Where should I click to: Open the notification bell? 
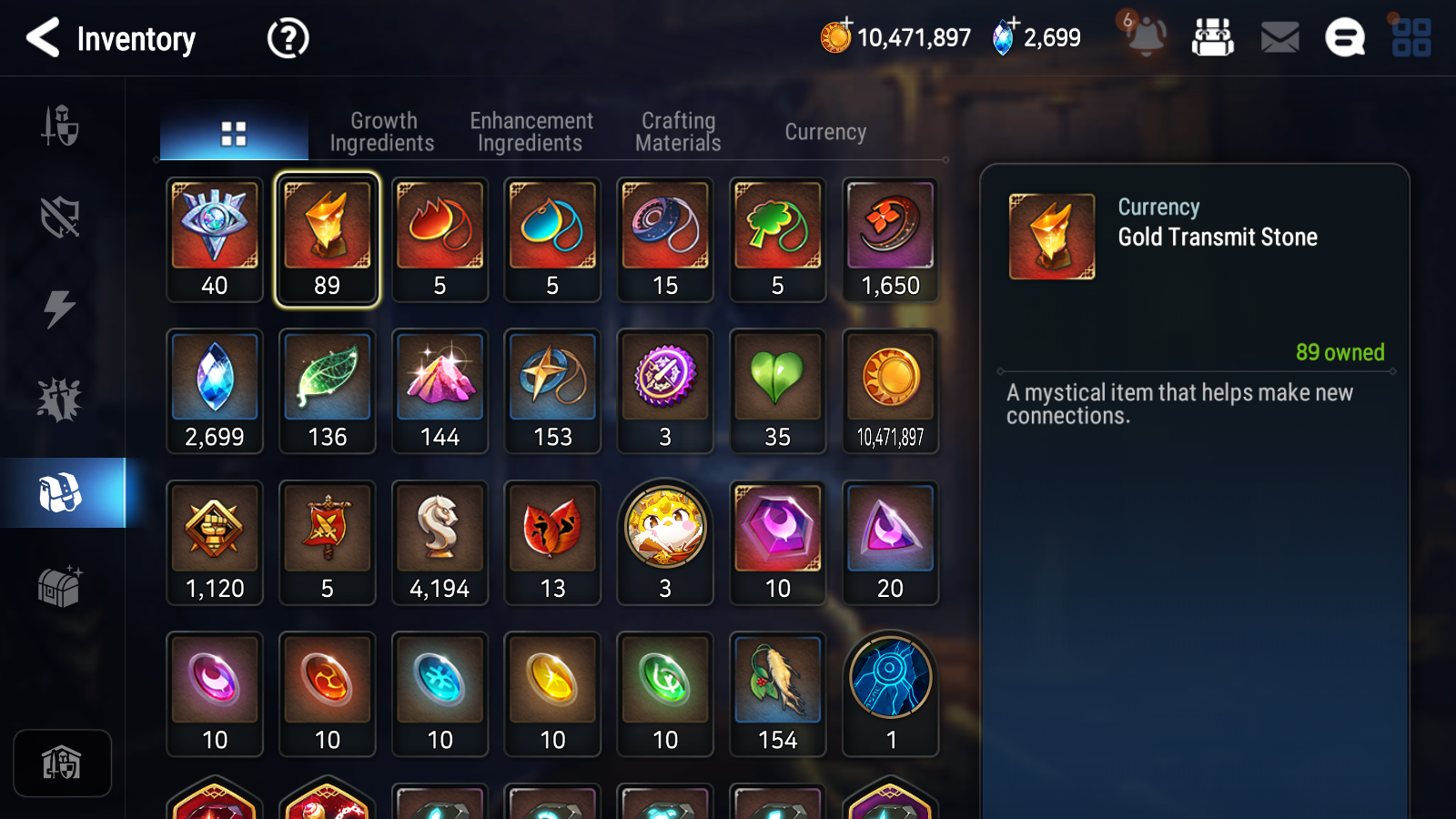[x=1146, y=36]
